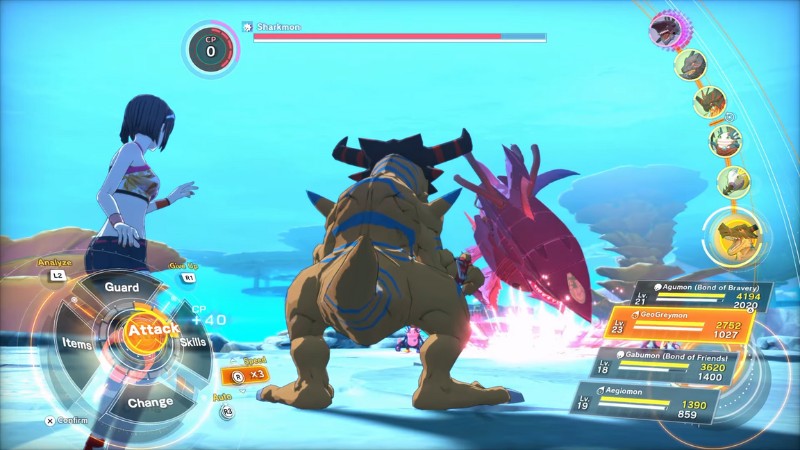Select Agumon (Bond of Bravery) party panel
This screenshot has width=800, height=450.
pos(692,294)
